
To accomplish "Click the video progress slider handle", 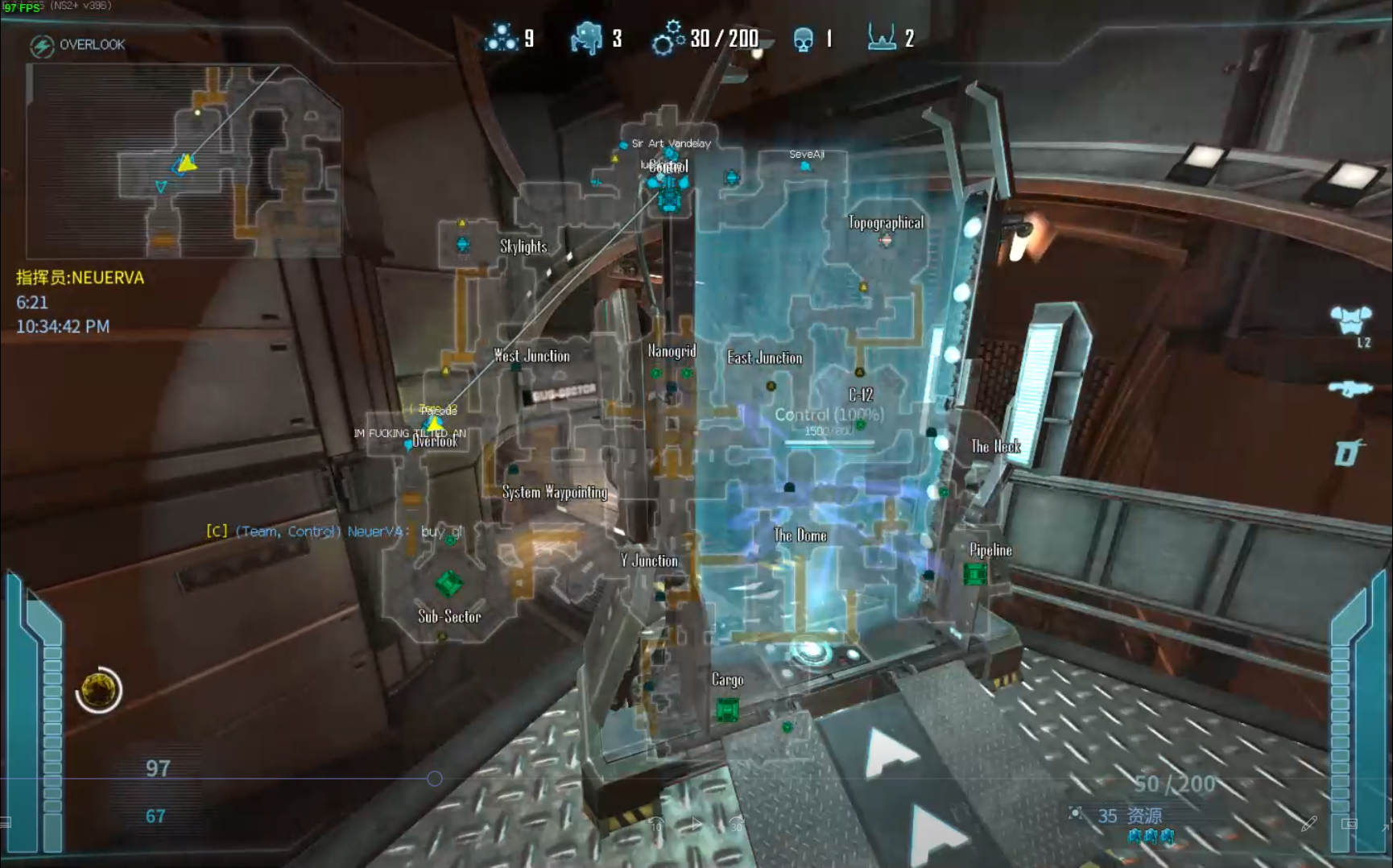I will (435, 779).
